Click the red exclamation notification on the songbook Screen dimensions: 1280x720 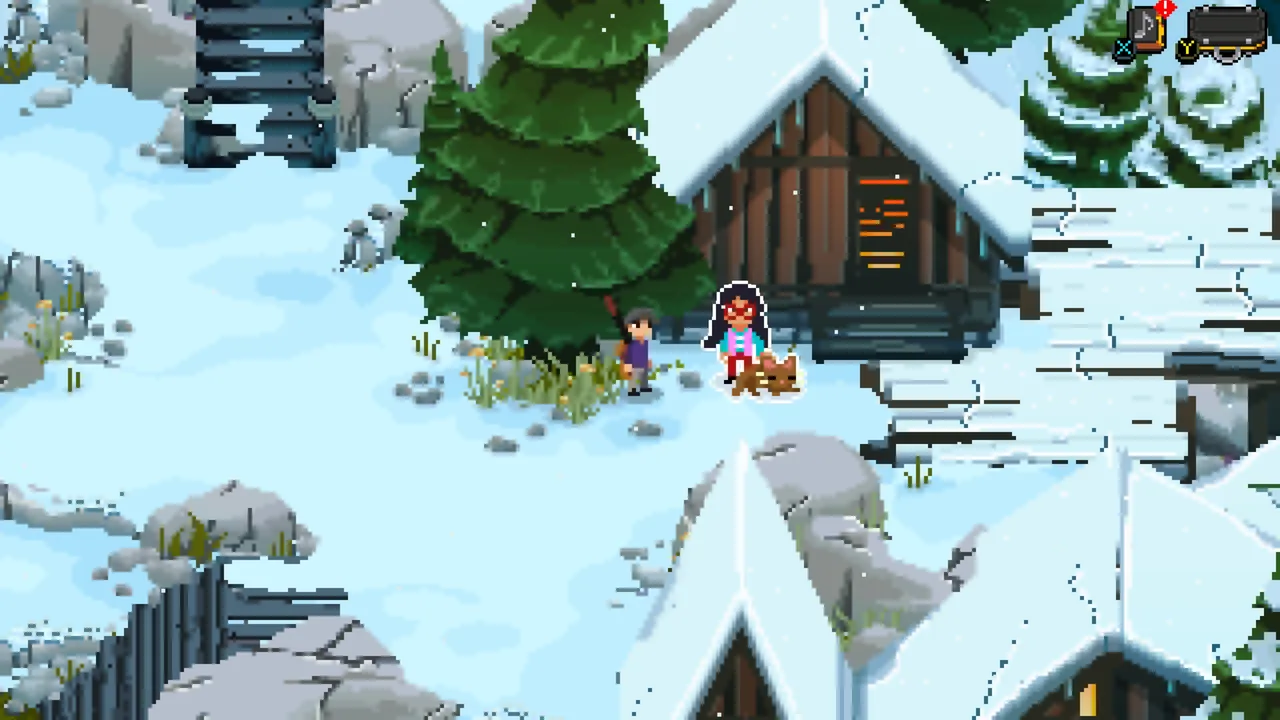[x=1164, y=7]
